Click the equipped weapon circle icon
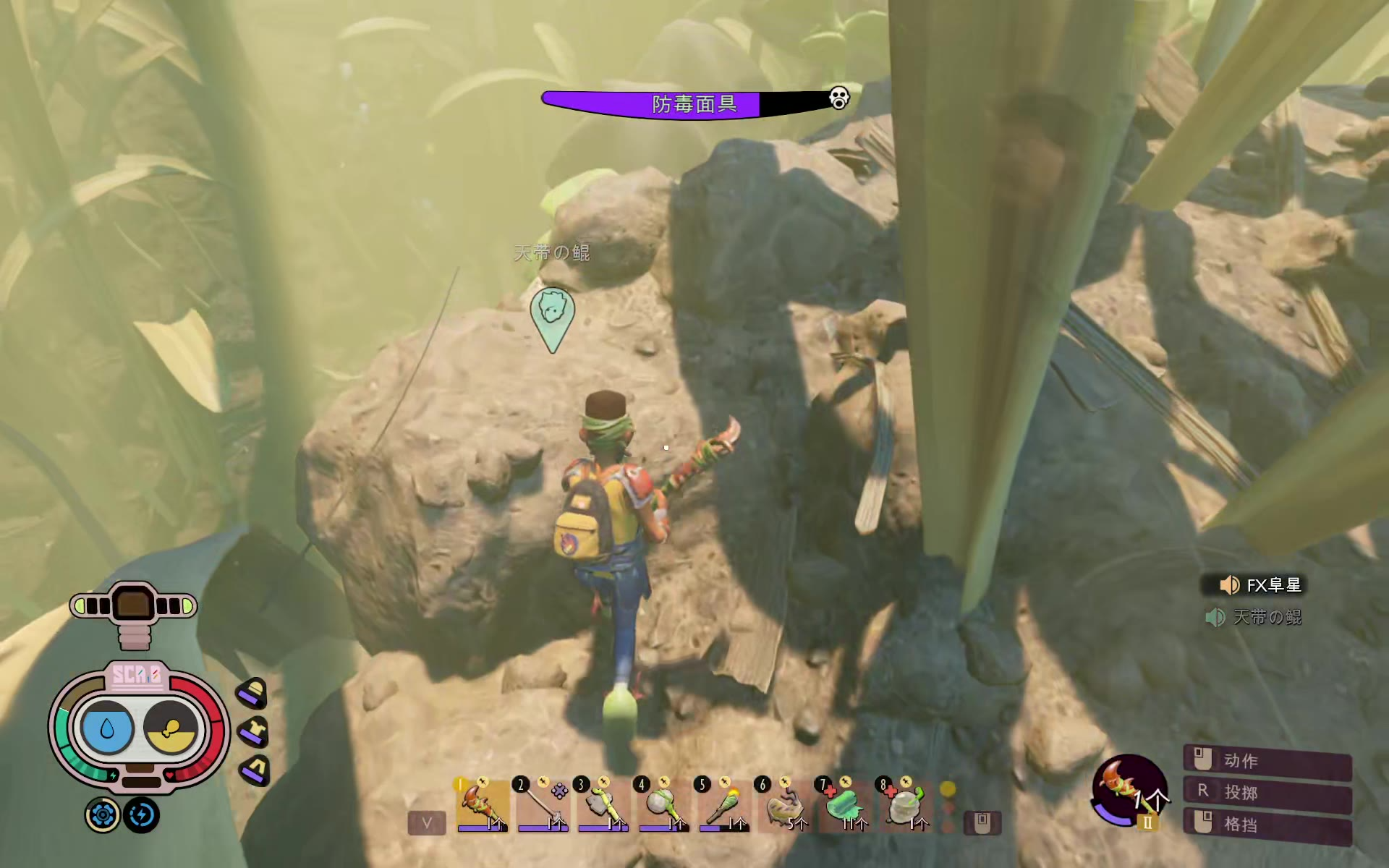1389x868 pixels. [x=1129, y=790]
